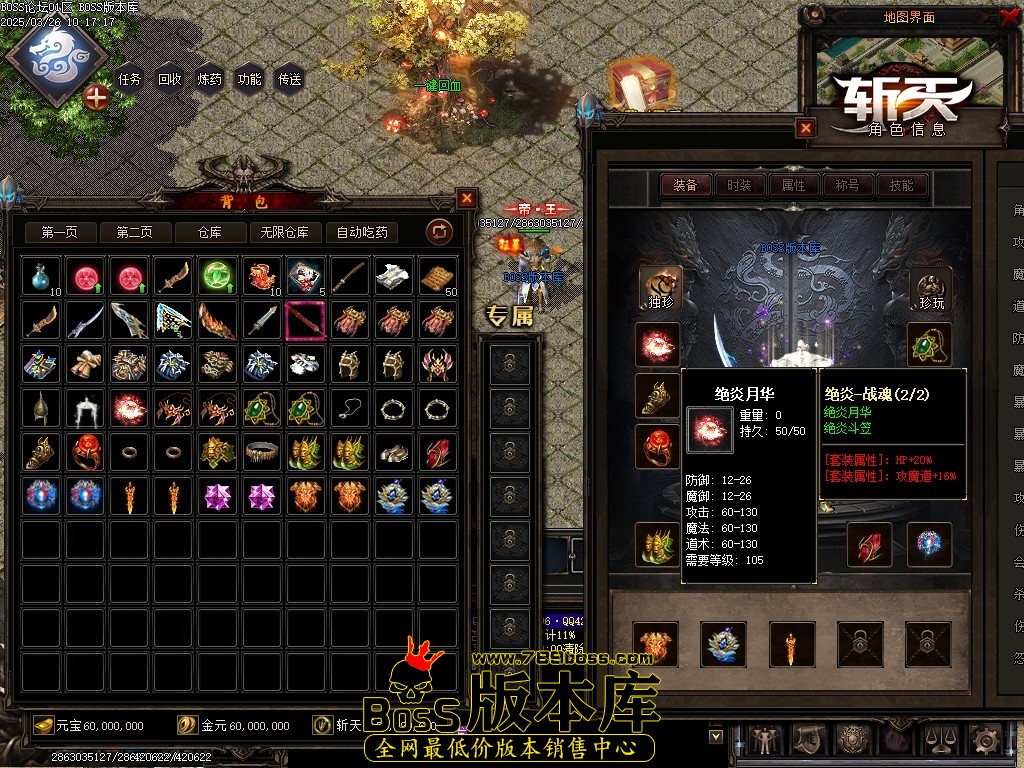Open the 功能 functions menu
The width and height of the screenshot is (1024, 768).
(249, 80)
